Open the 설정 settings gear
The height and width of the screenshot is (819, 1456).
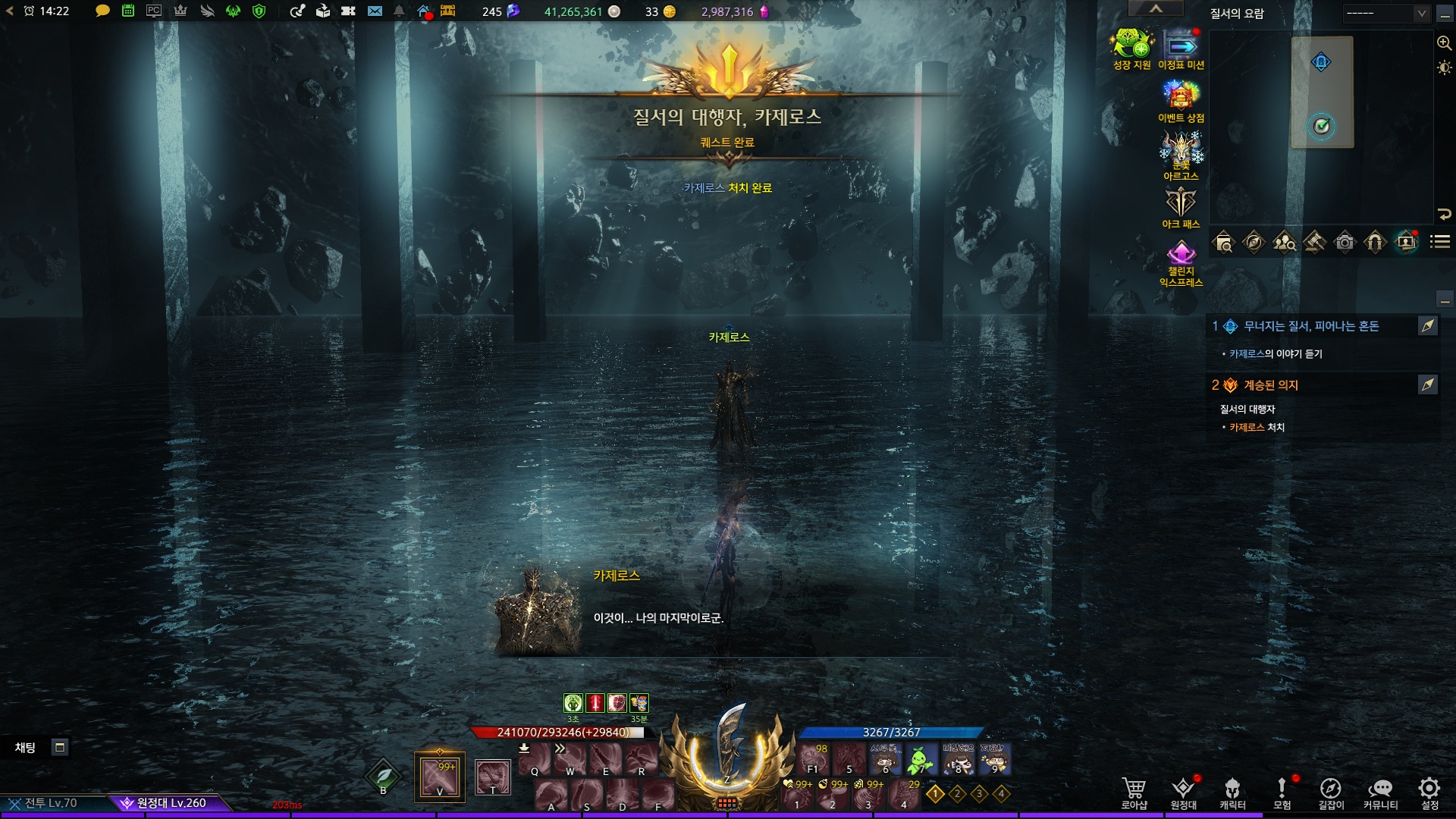pos(1429,792)
